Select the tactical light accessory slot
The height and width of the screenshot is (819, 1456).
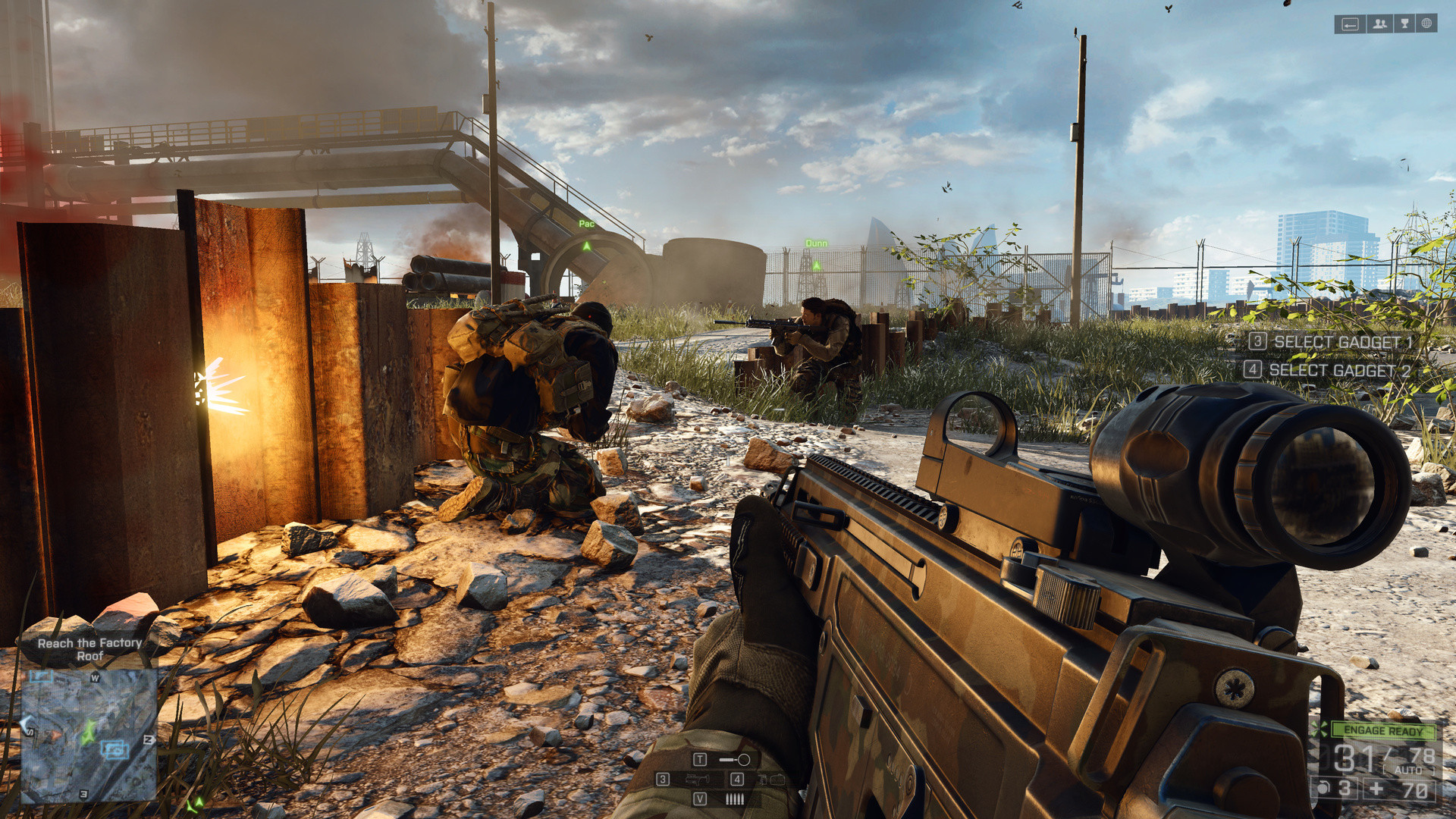pos(734,759)
